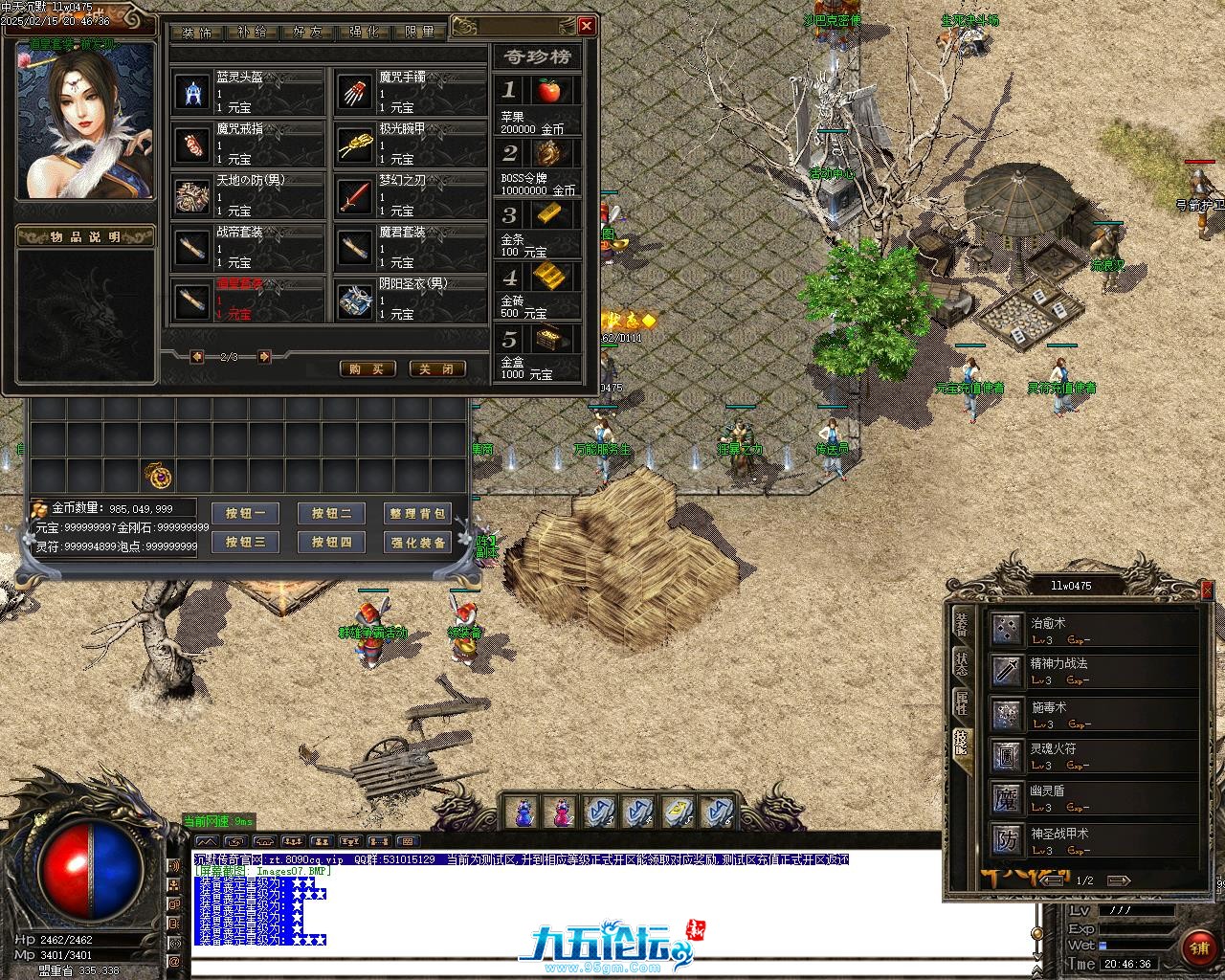Open the 补给 supplies tab
1225x980 pixels.
point(253,32)
